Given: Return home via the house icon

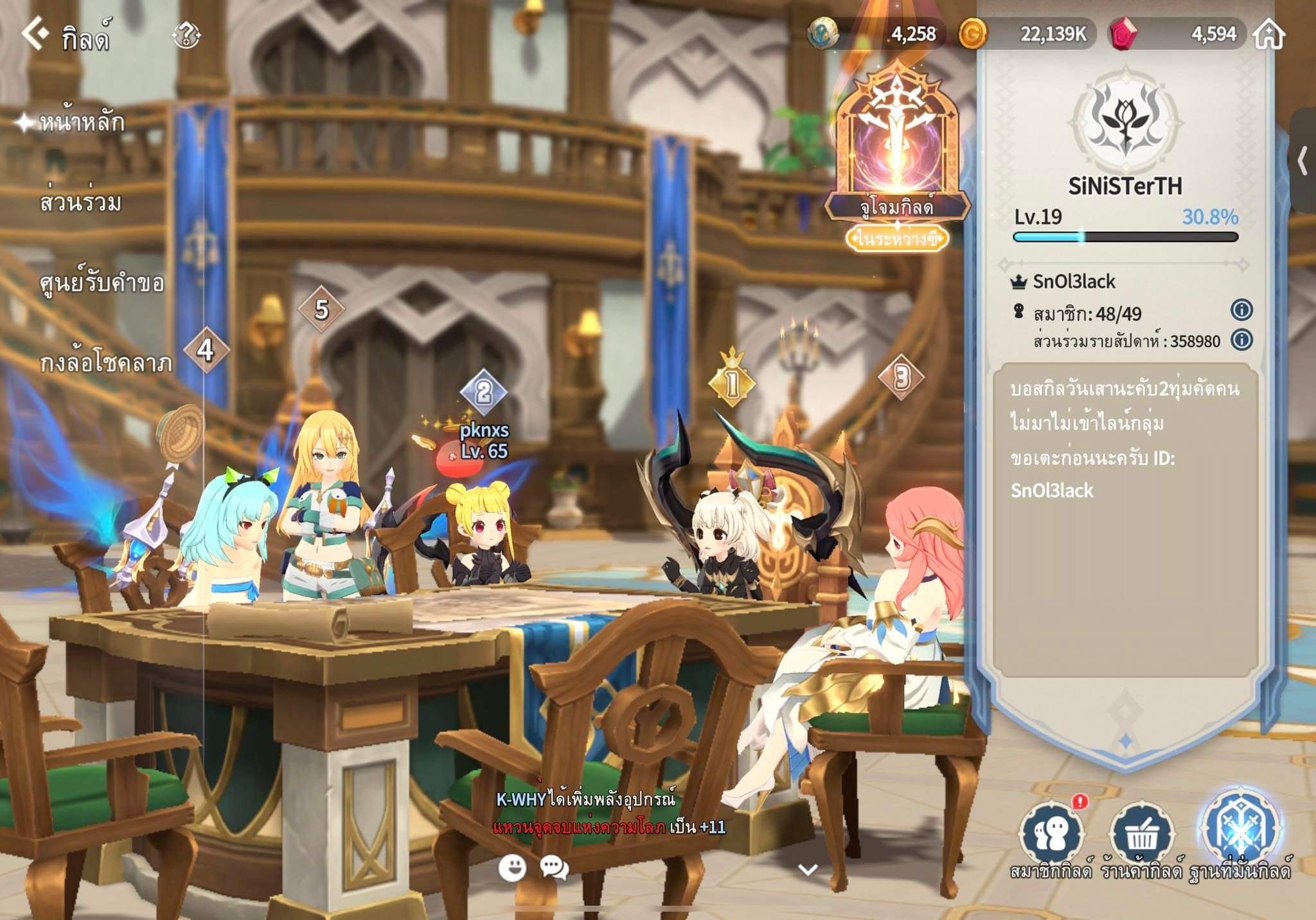Looking at the screenshot, I should tap(1269, 33).
